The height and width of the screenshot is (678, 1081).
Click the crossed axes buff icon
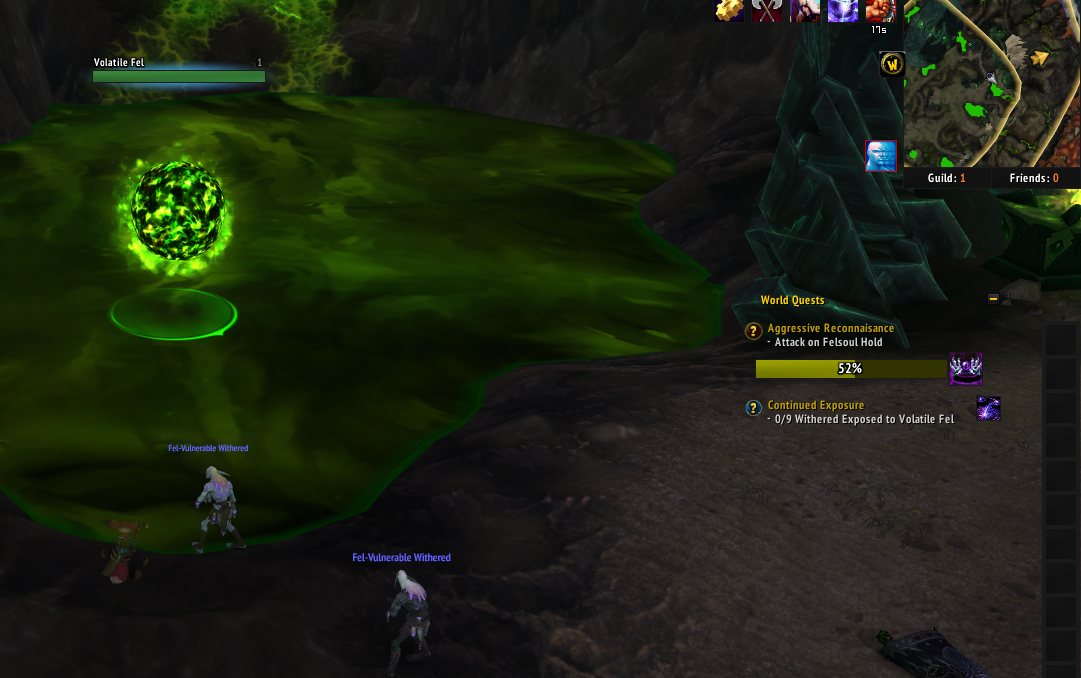767,10
